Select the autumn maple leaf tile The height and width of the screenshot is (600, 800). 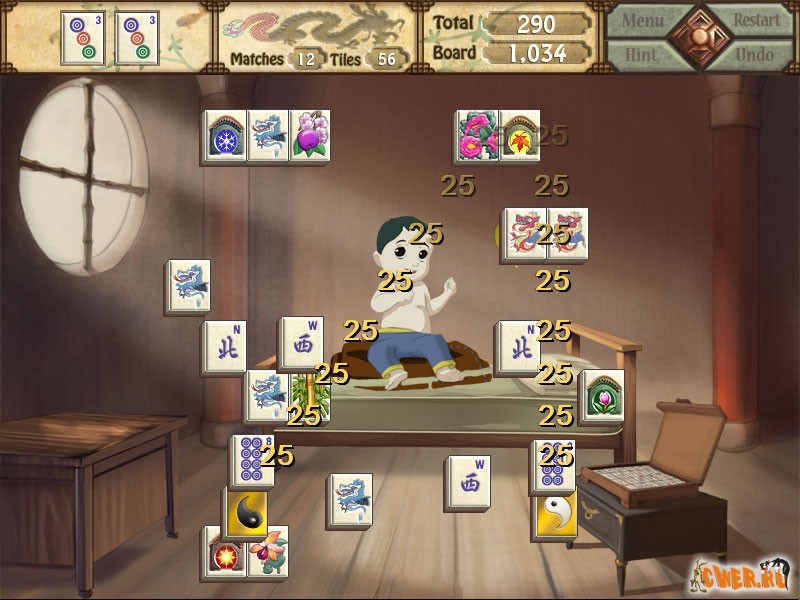click(520, 135)
